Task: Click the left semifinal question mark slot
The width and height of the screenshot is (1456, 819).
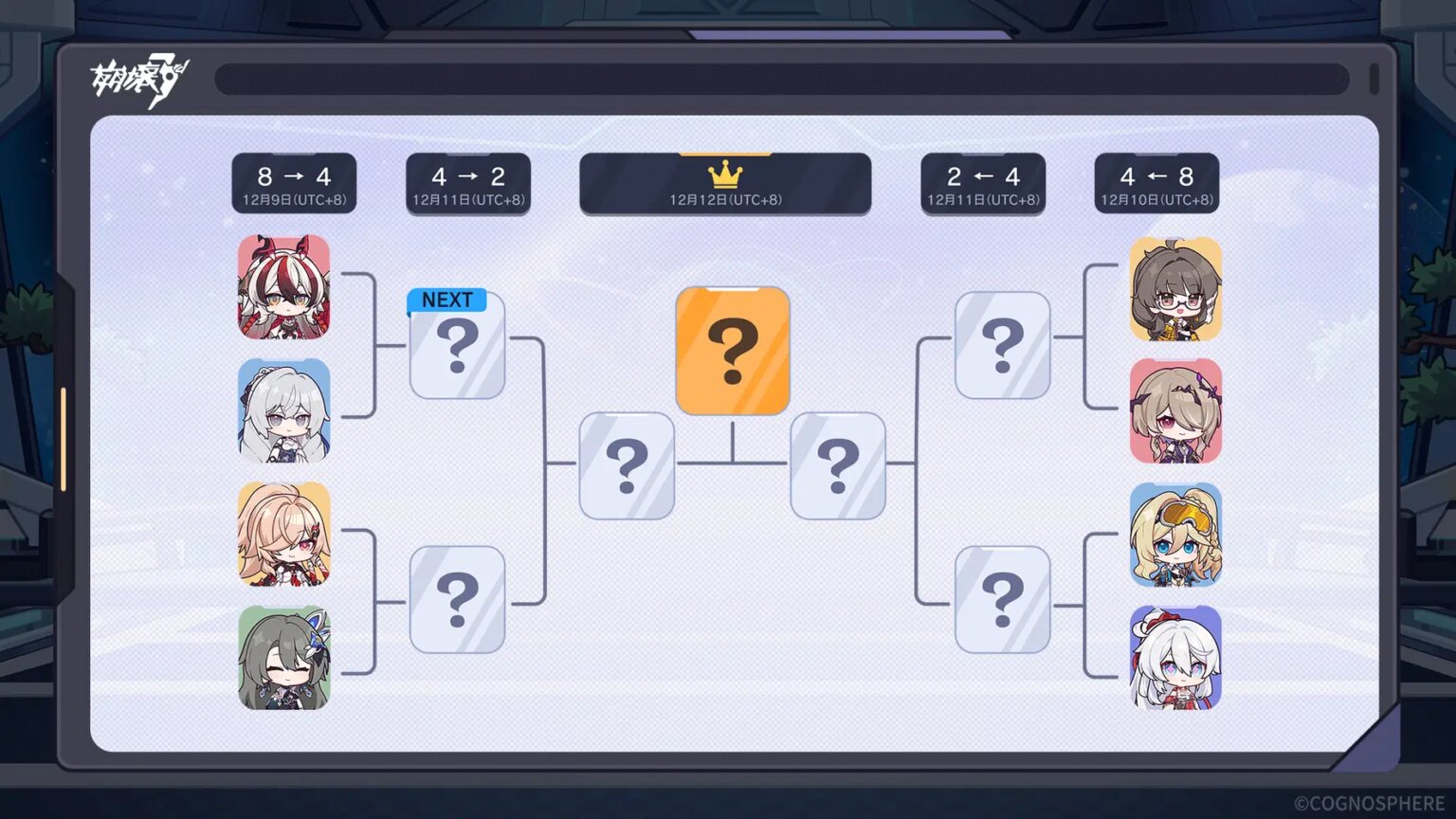Action: coord(627,464)
